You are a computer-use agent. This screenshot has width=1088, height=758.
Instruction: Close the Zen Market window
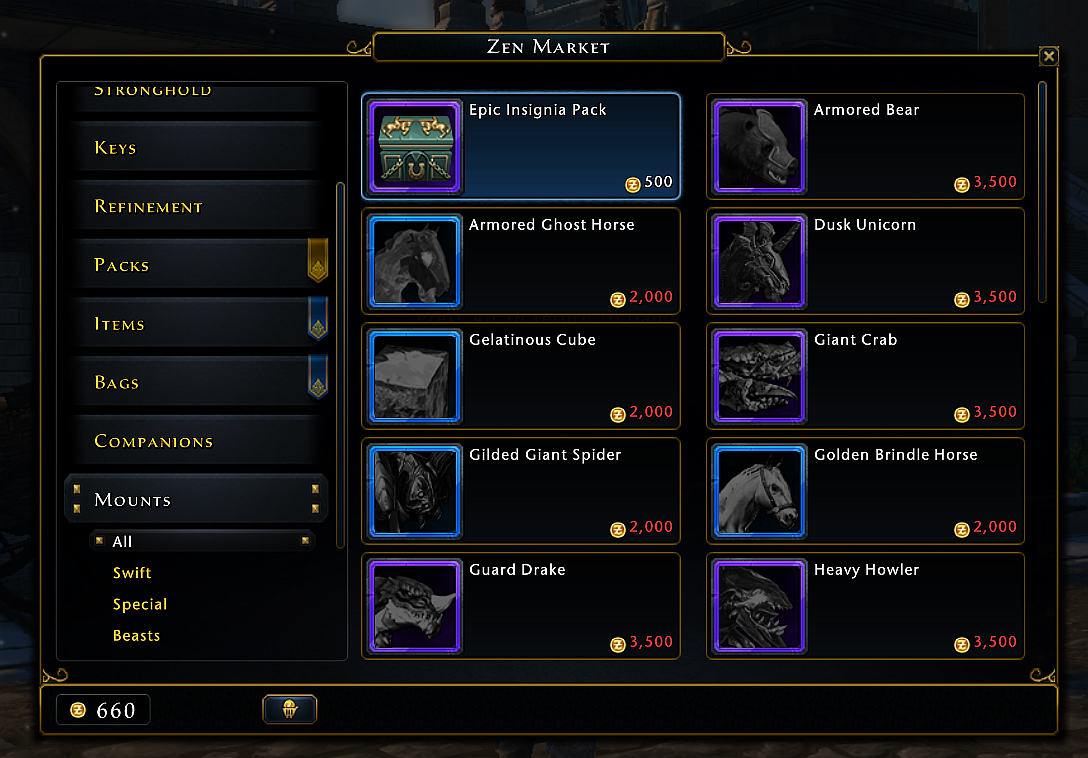click(1048, 57)
